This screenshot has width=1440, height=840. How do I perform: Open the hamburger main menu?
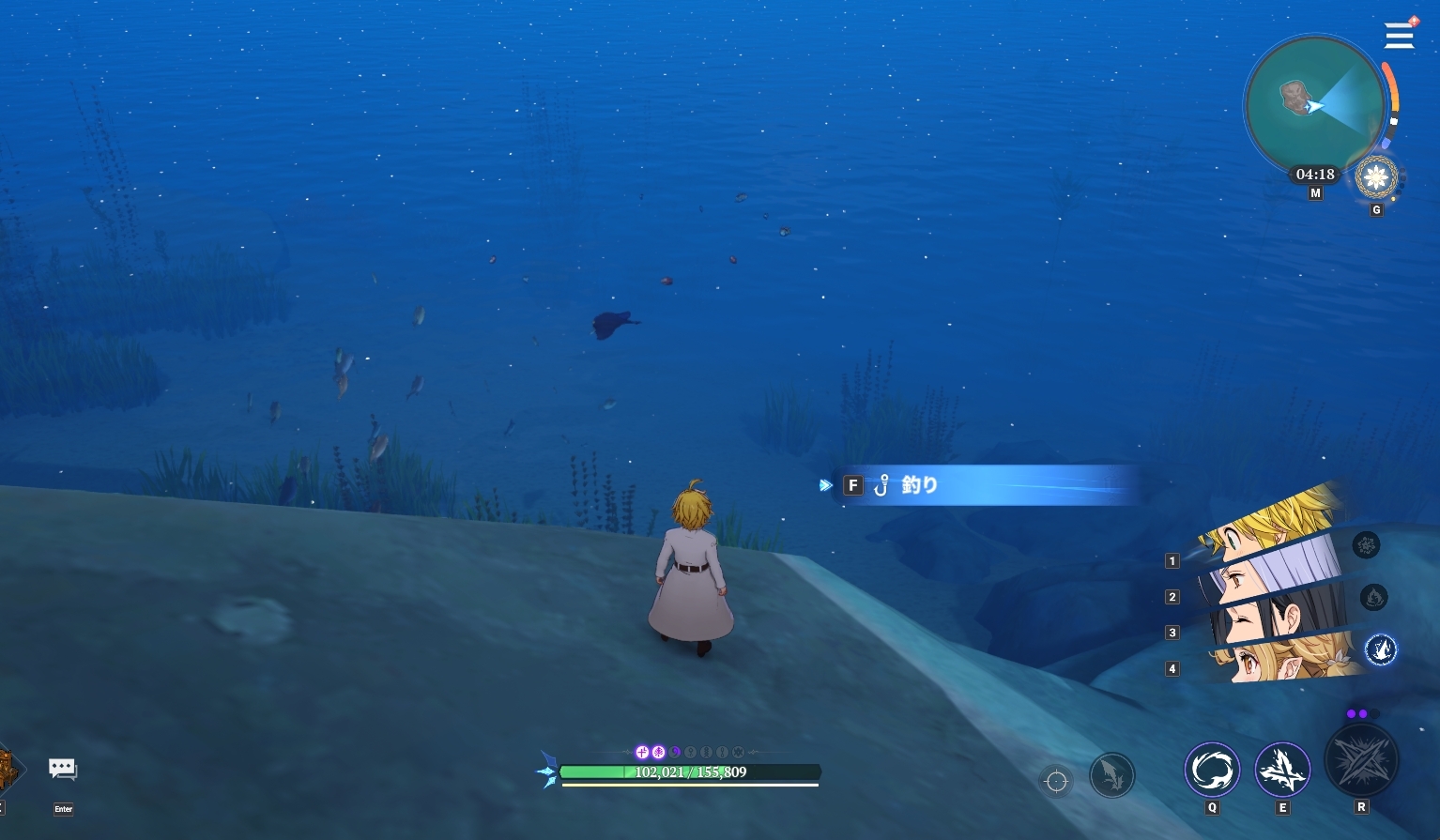[x=1399, y=36]
